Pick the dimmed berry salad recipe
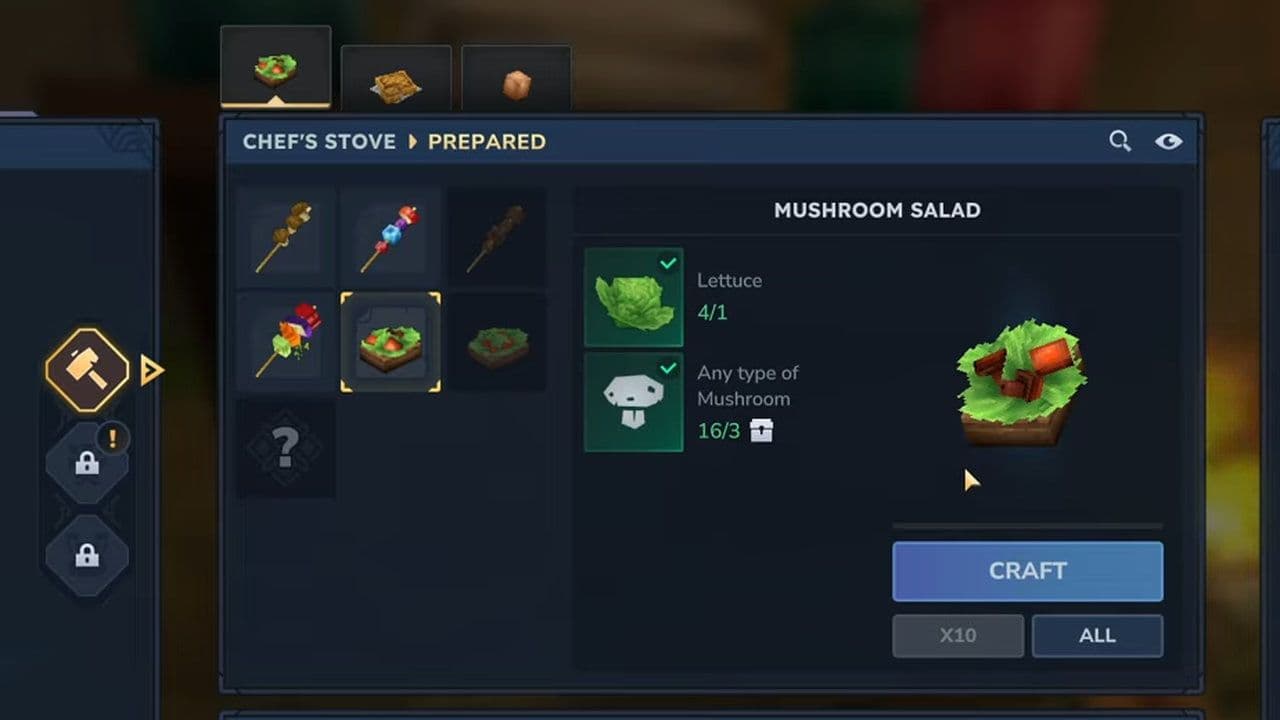The width and height of the screenshot is (1280, 720). [496, 342]
